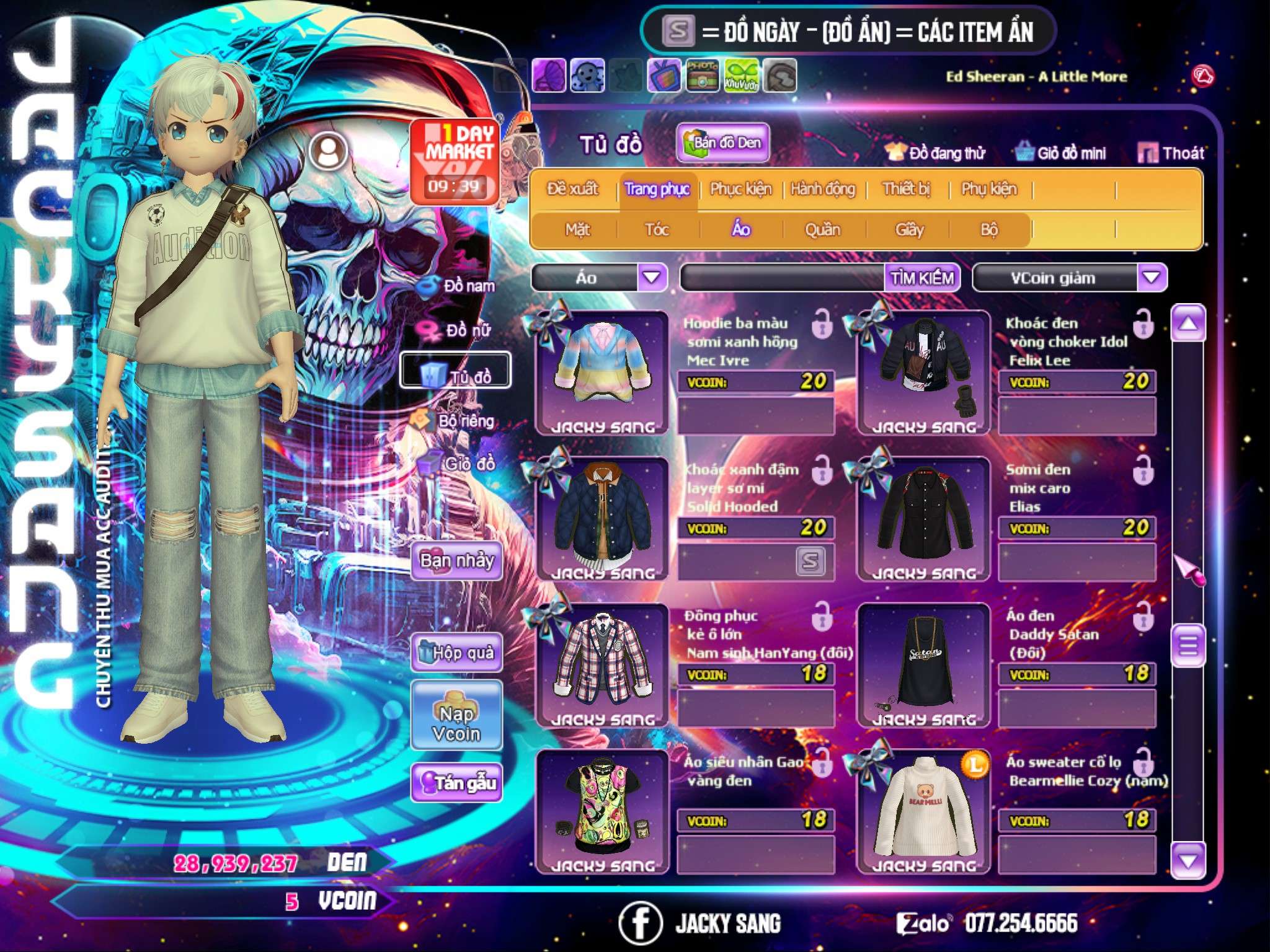Switch to the Phục kiện tab

[x=740, y=189]
